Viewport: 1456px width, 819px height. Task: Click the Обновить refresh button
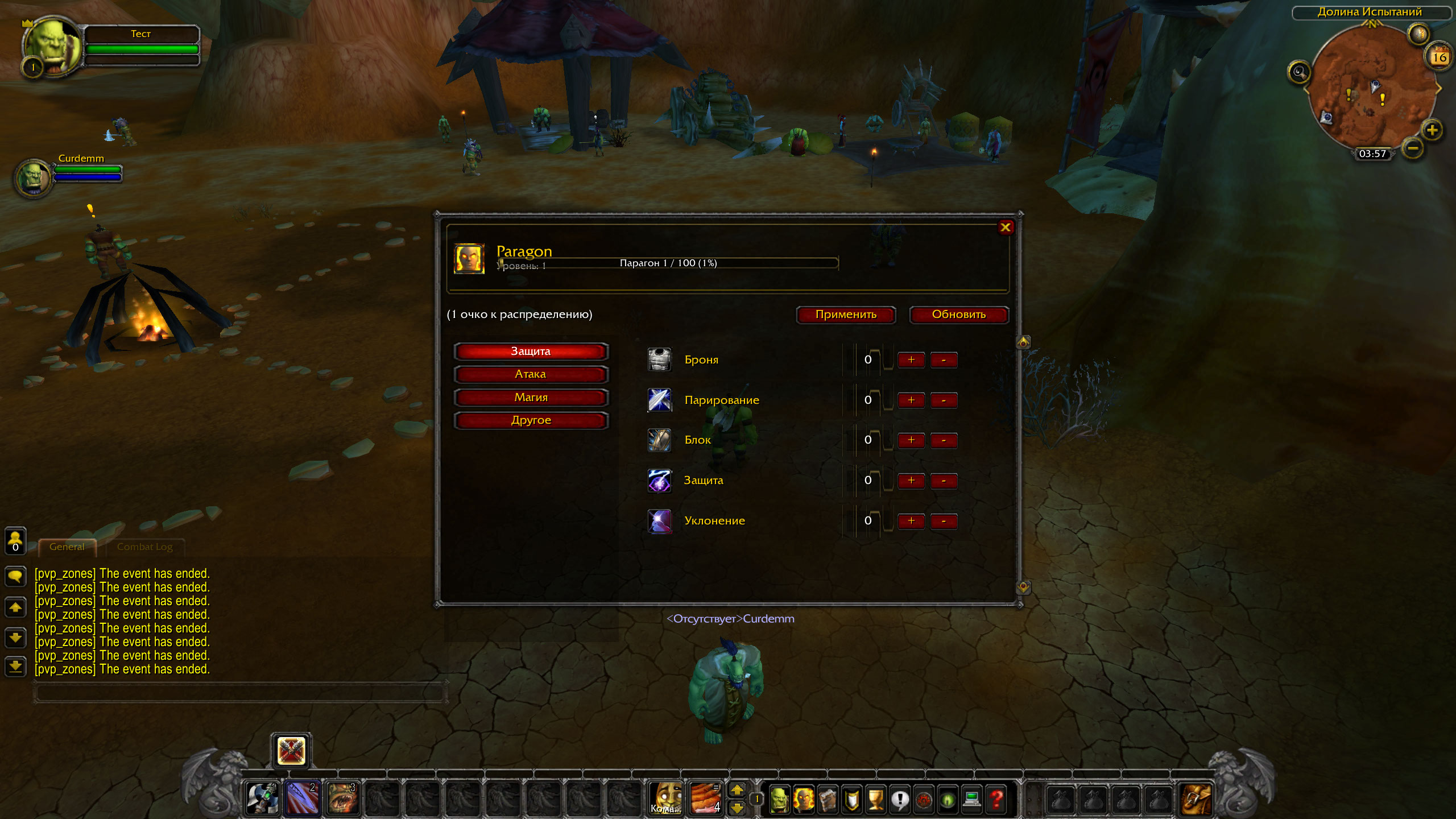(x=958, y=315)
